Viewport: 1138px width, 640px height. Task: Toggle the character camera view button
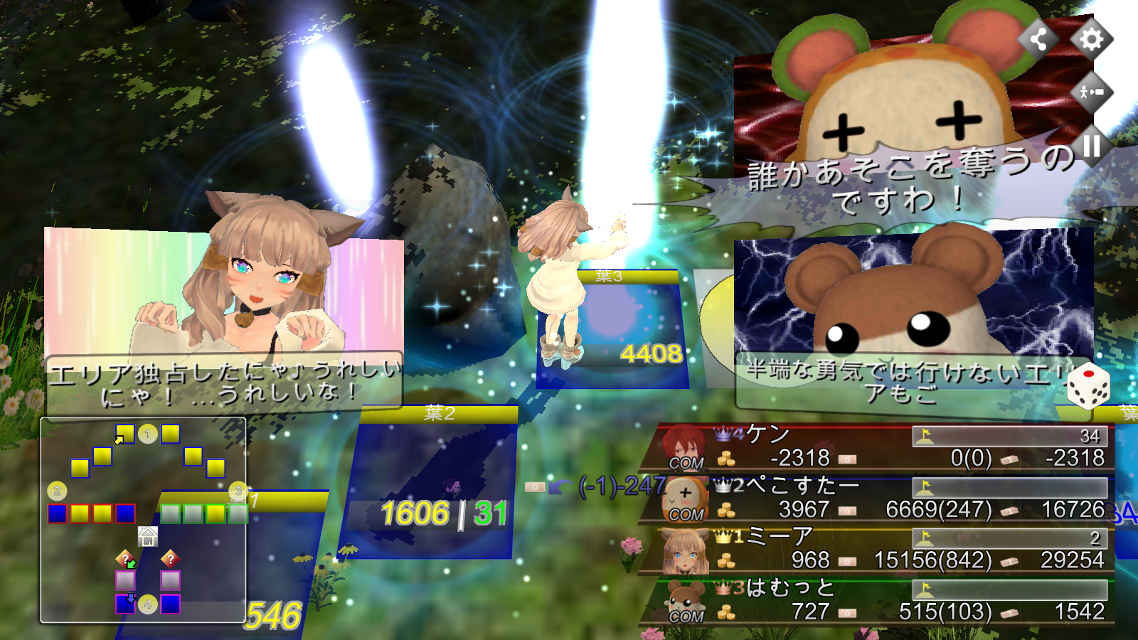point(1091,92)
